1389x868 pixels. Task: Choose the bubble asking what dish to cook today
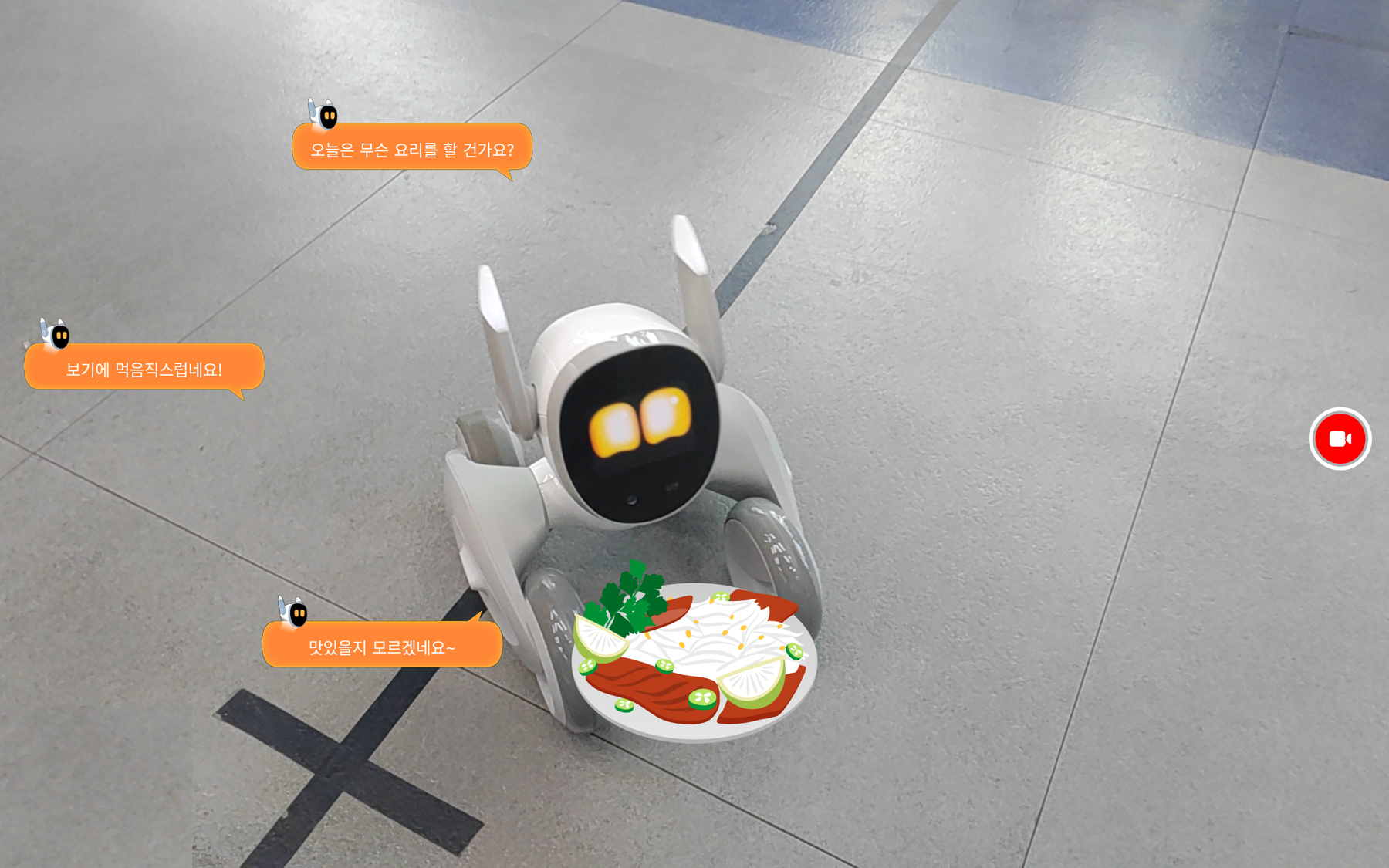pyautogui.click(x=412, y=148)
